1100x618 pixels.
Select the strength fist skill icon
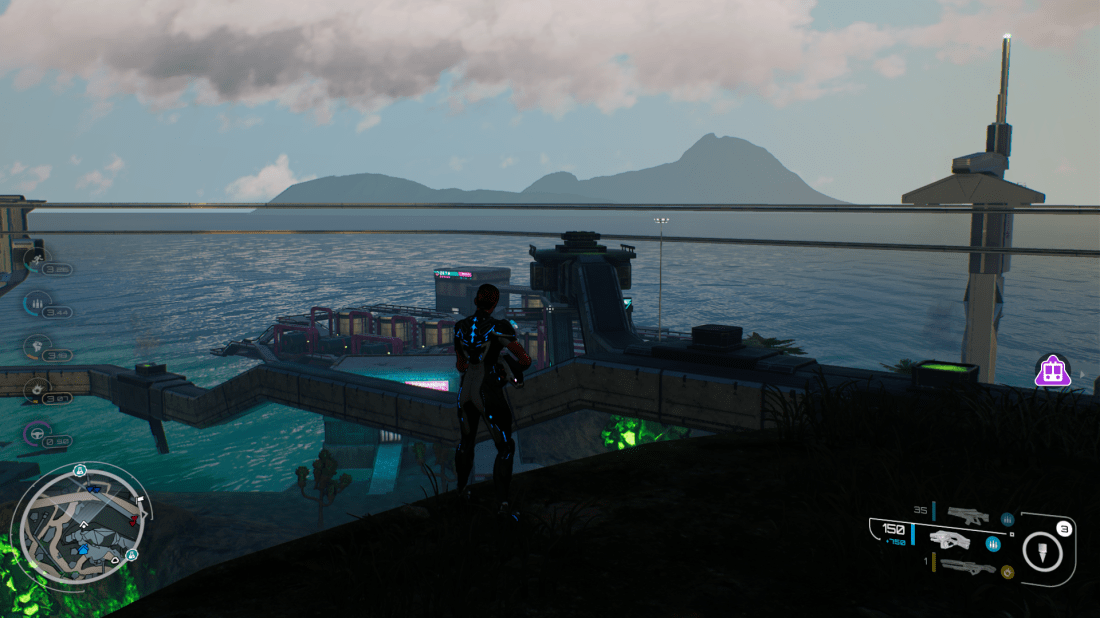[x=36, y=347]
